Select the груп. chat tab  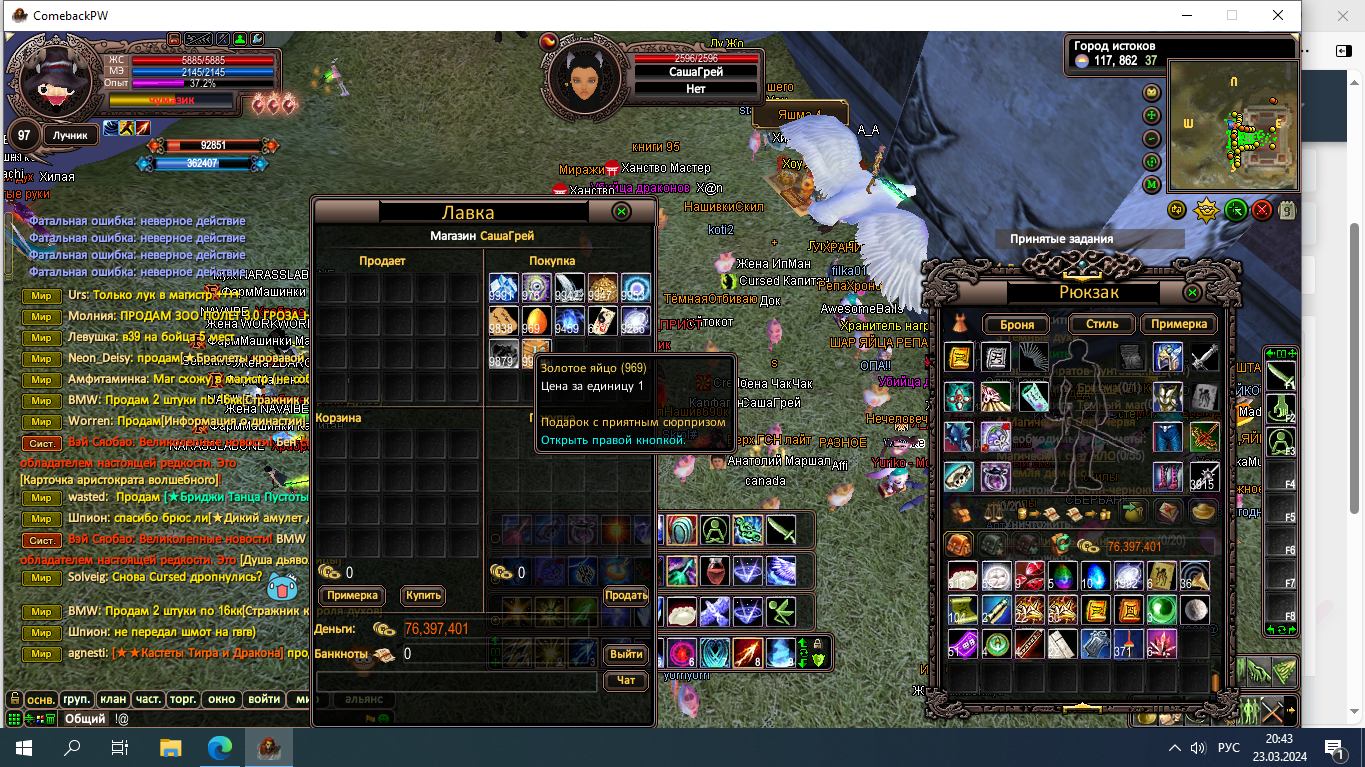(77, 699)
